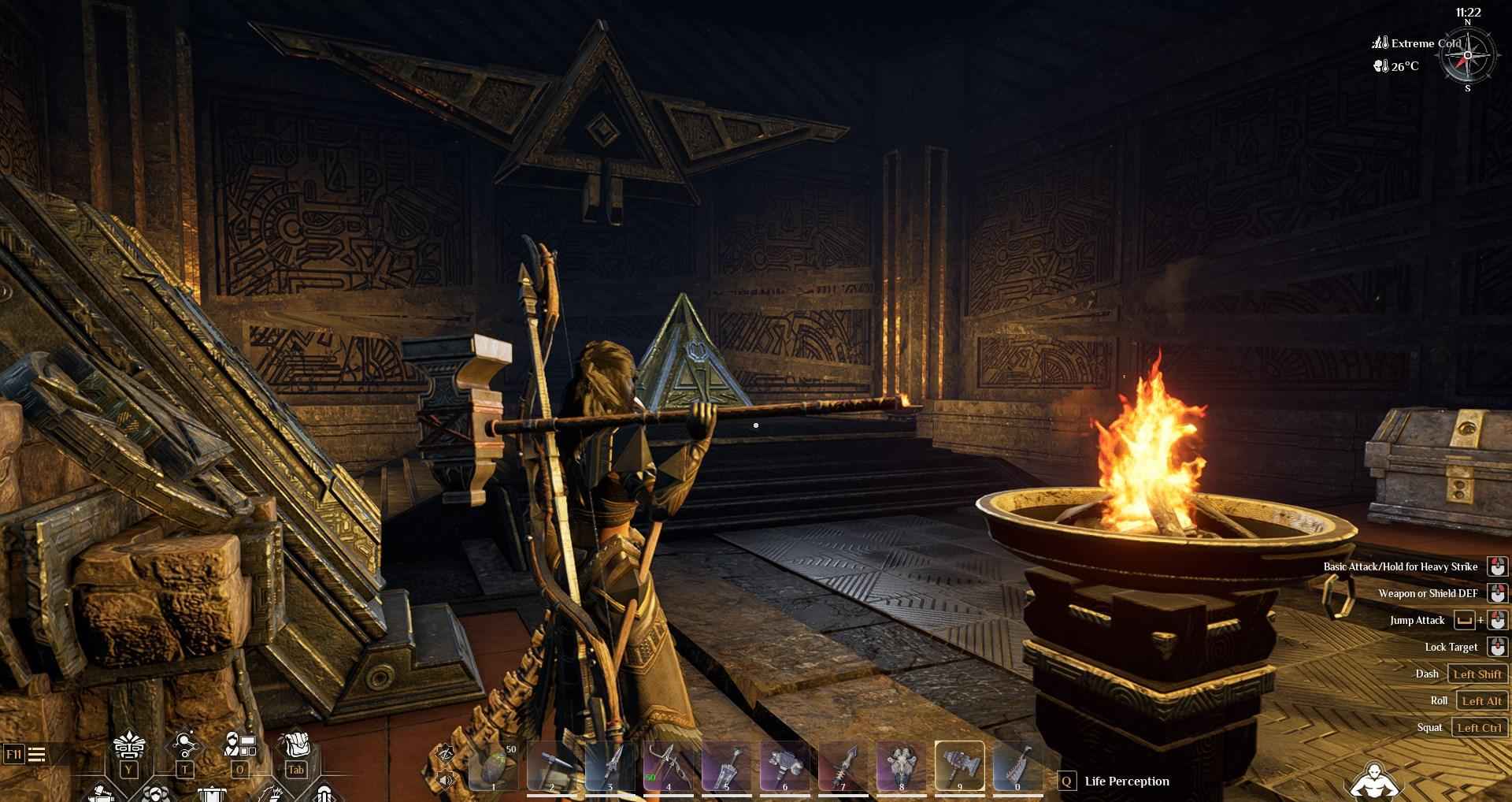Open the compass rose at top right

(x=1468, y=55)
